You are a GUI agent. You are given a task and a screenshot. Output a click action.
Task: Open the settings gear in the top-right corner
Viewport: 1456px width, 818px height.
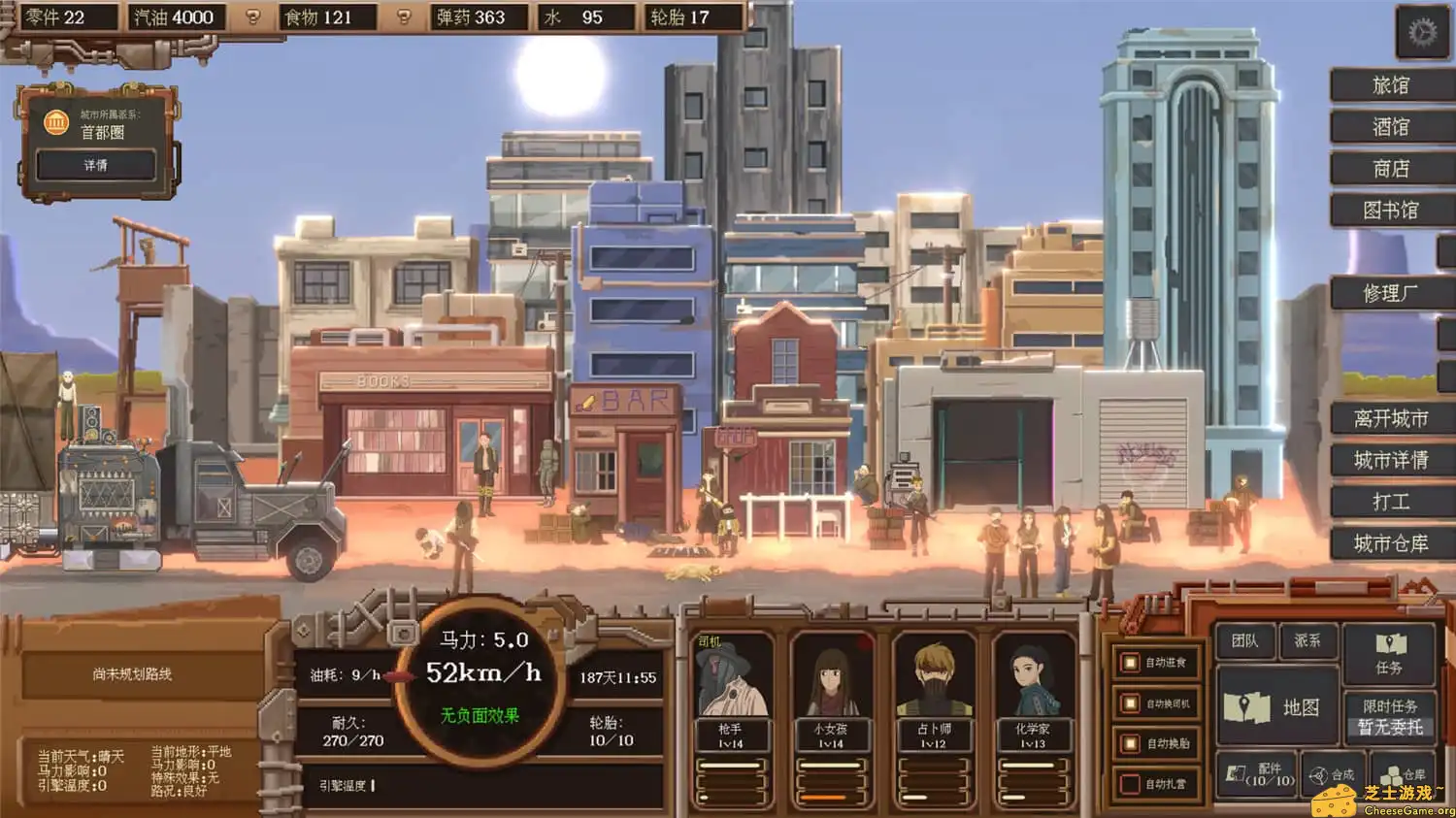[x=1421, y=29]
